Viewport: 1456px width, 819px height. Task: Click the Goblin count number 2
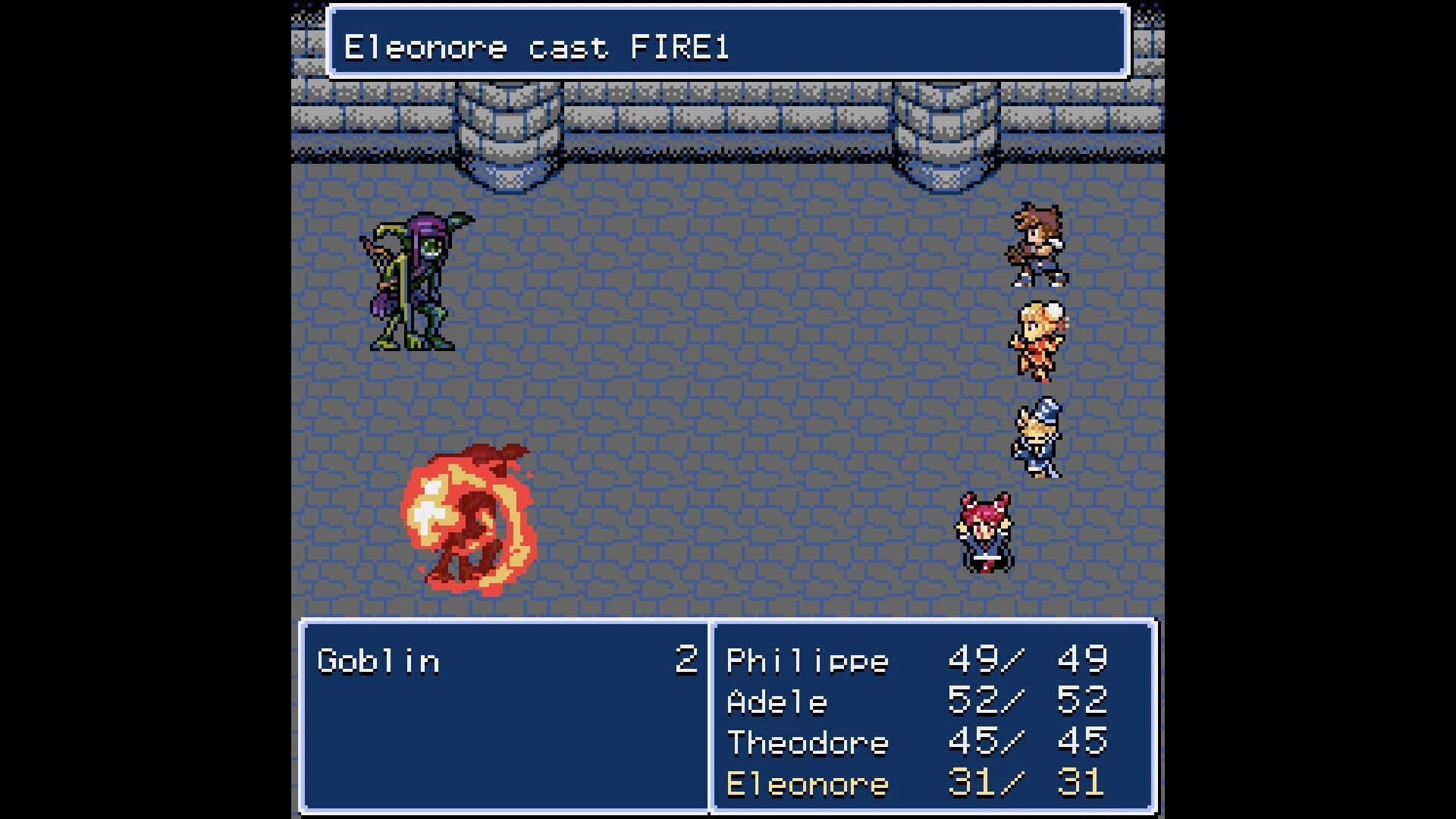[686, 660]
